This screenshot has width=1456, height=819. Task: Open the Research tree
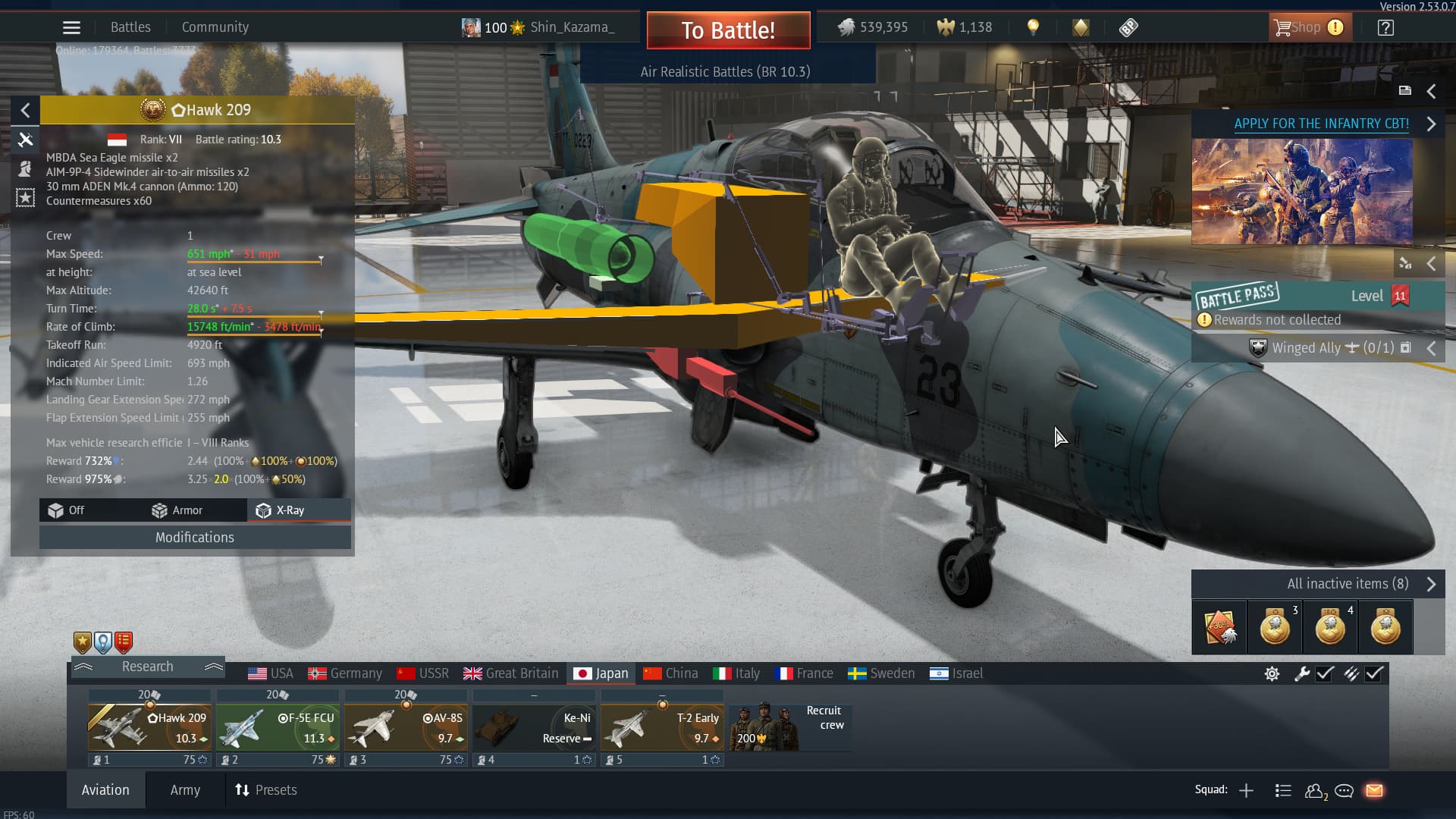pyautogui.click(x=148, y=667)
